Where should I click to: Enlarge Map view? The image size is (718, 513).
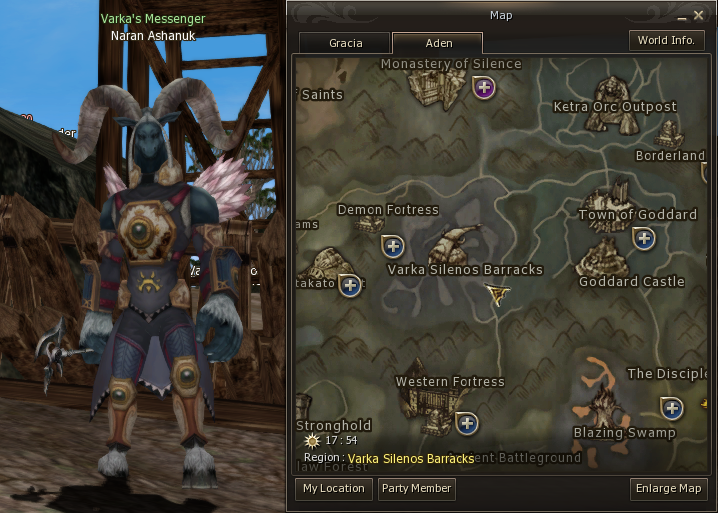669,489
